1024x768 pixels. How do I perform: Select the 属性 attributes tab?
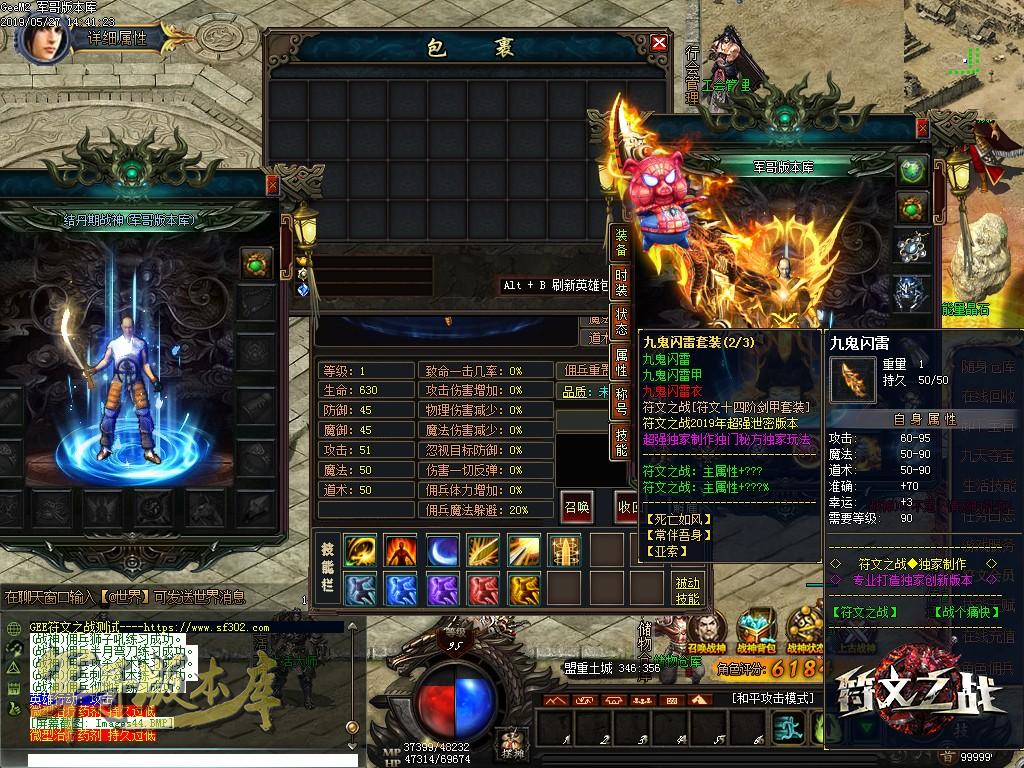[x=621, y=363]
